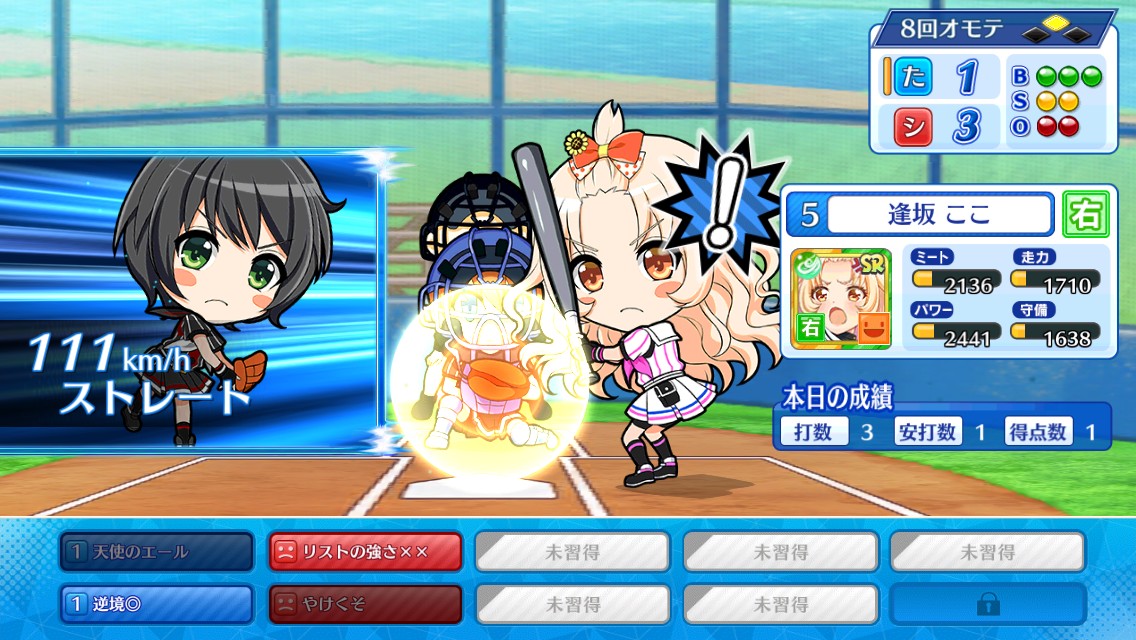Select the 天使のエール skill button

[156, 551]
